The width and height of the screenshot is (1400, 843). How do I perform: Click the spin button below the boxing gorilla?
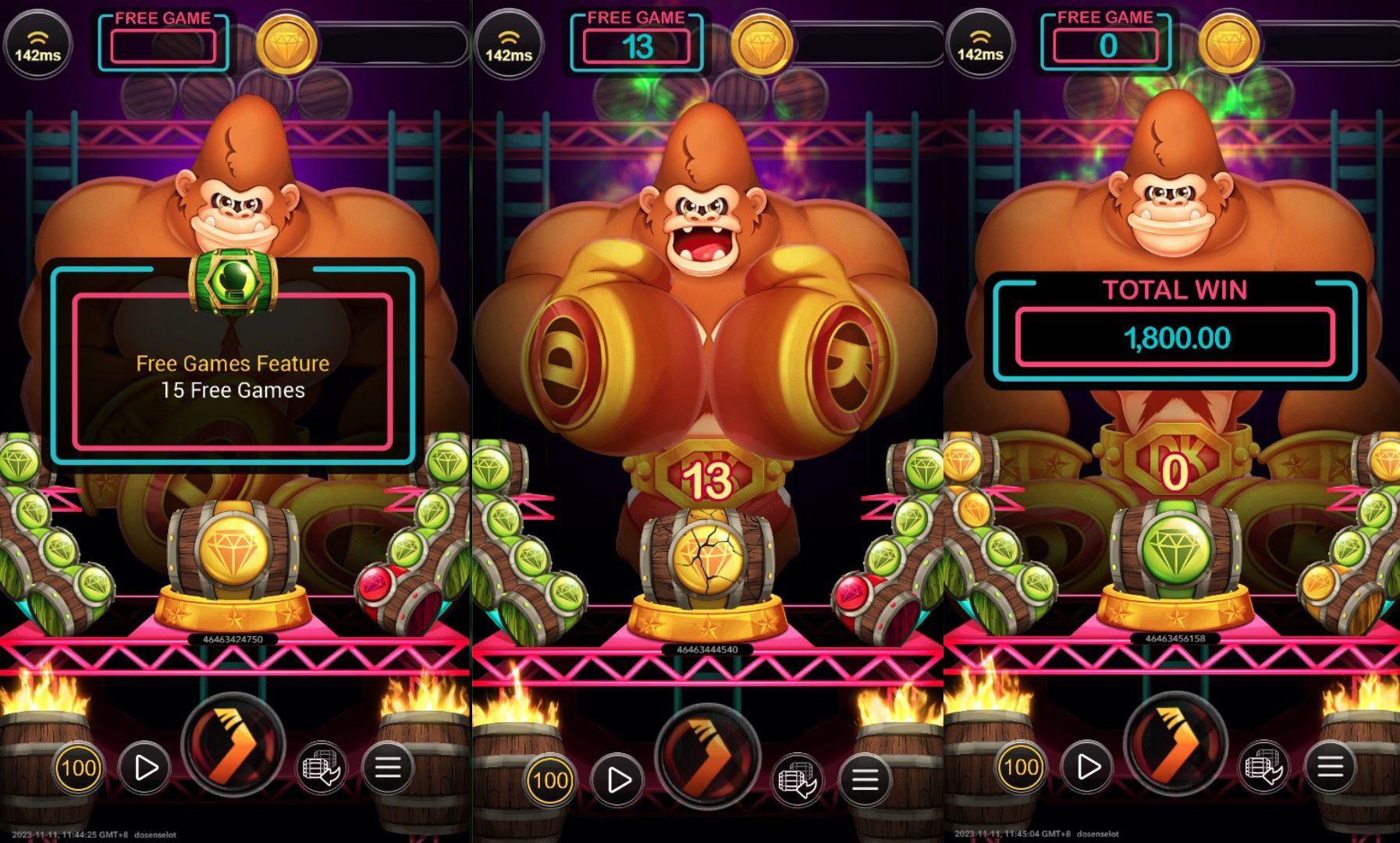coord(707,756)
